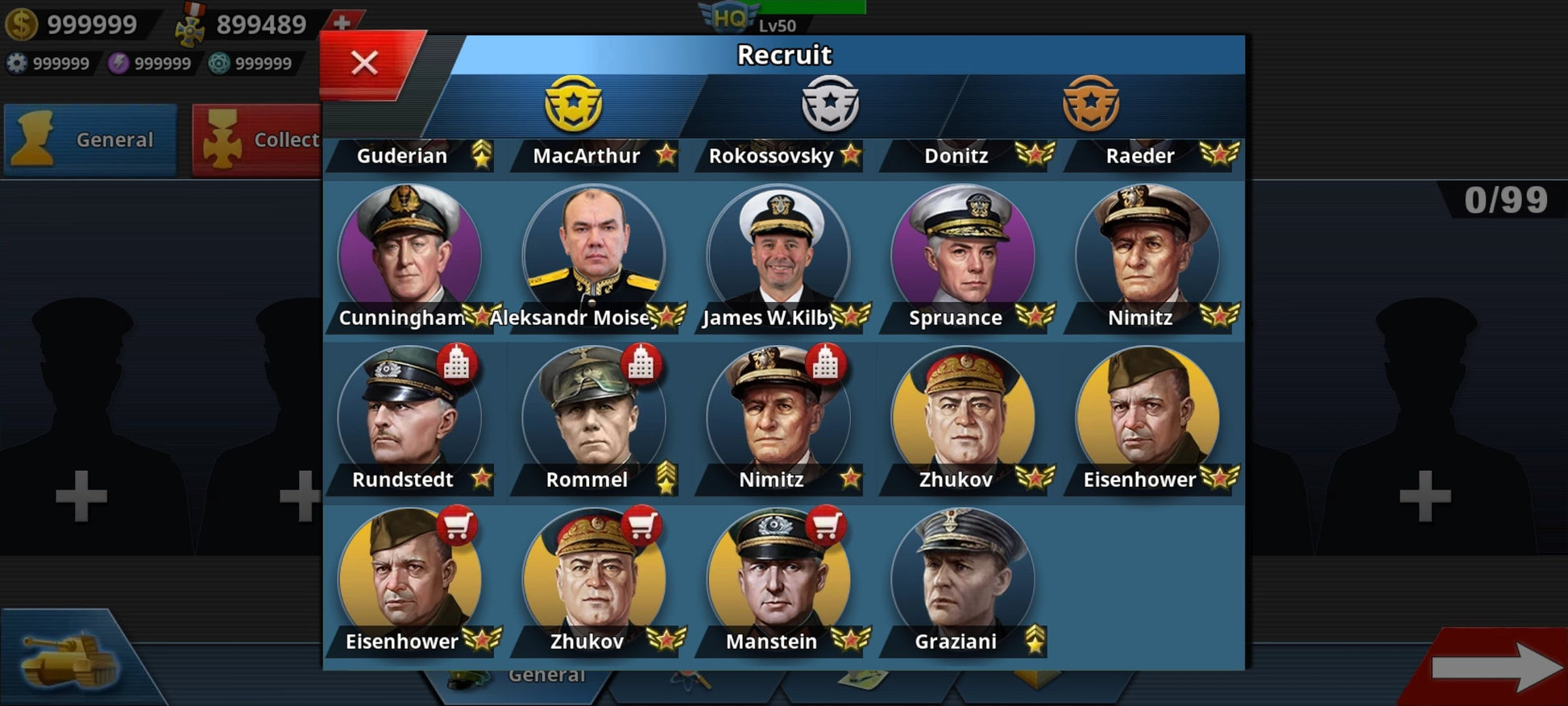Open the General button on the left
This screenshot has width=1568, height=706.
[90, 139]
